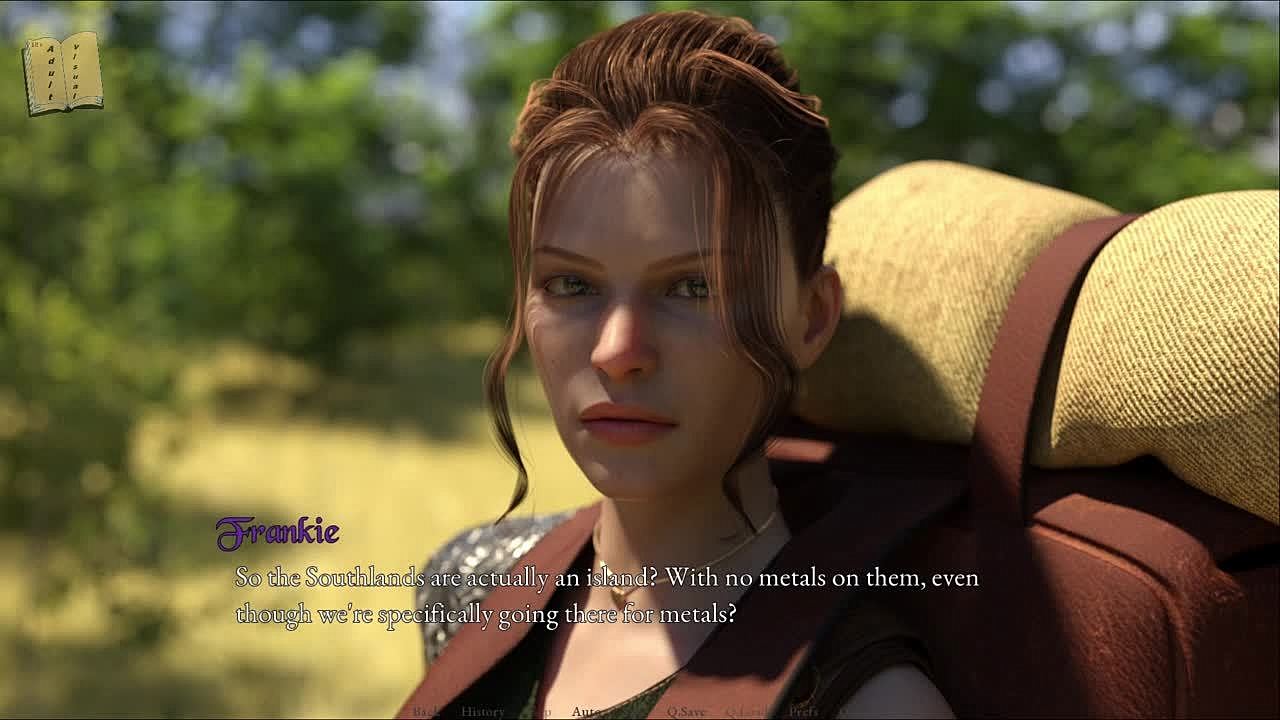The image size is (1280, 720).
Task: Open the dialogue History log
Action: click(483, 712)
